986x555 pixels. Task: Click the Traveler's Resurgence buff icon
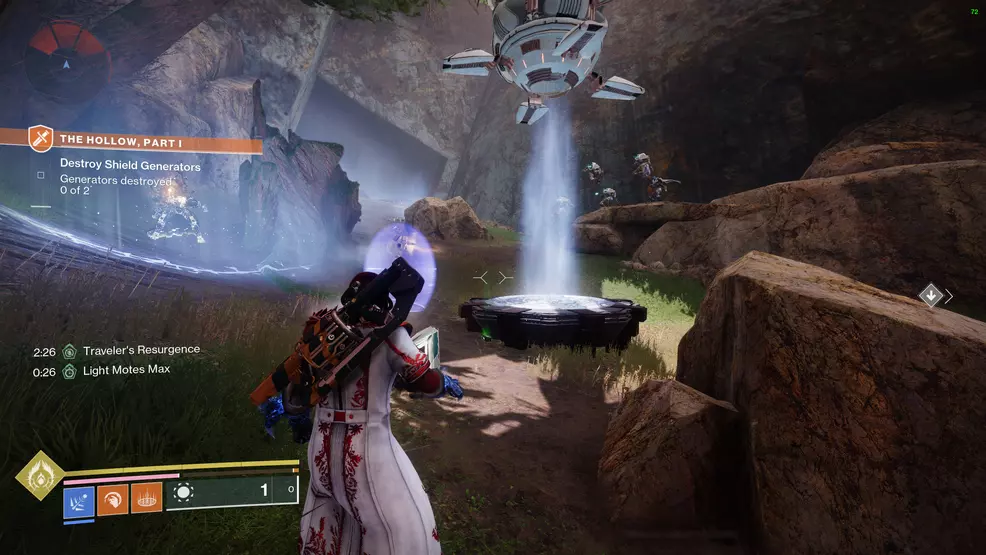pyautogui.click(x=69, y=351)
